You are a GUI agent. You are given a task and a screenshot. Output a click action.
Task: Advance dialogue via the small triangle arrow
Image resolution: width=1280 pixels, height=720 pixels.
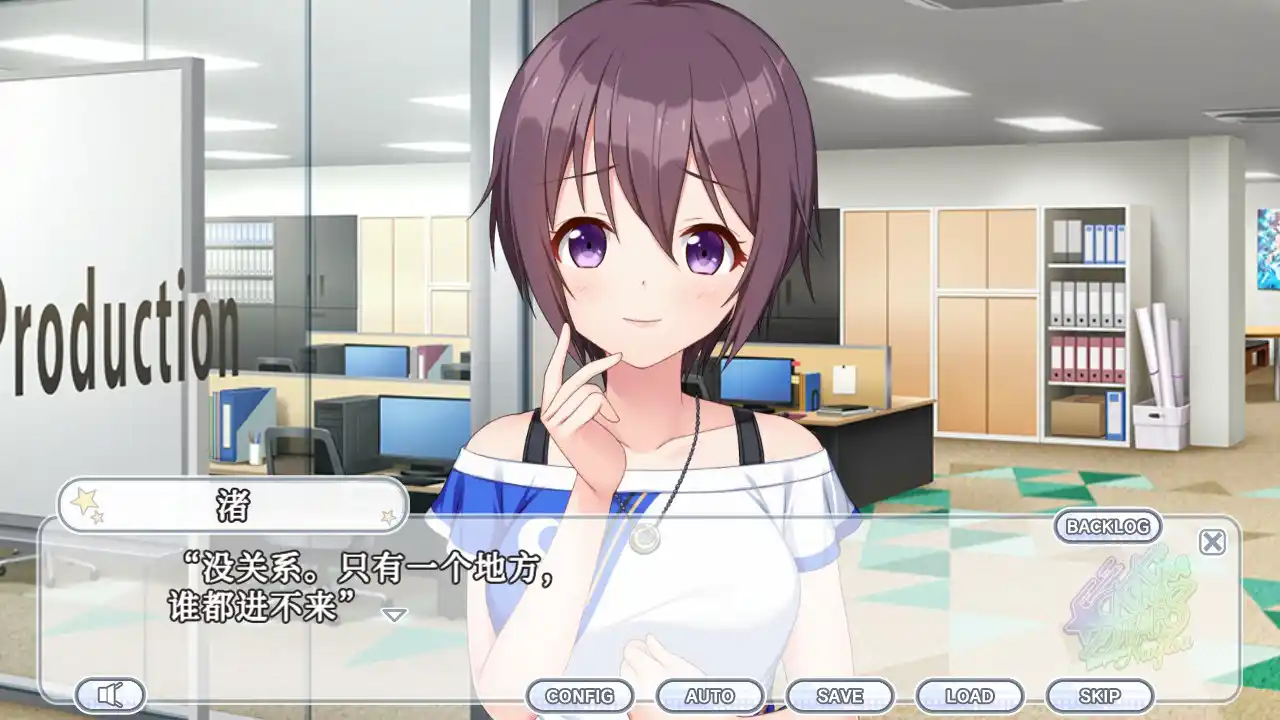tap(396, 614)
